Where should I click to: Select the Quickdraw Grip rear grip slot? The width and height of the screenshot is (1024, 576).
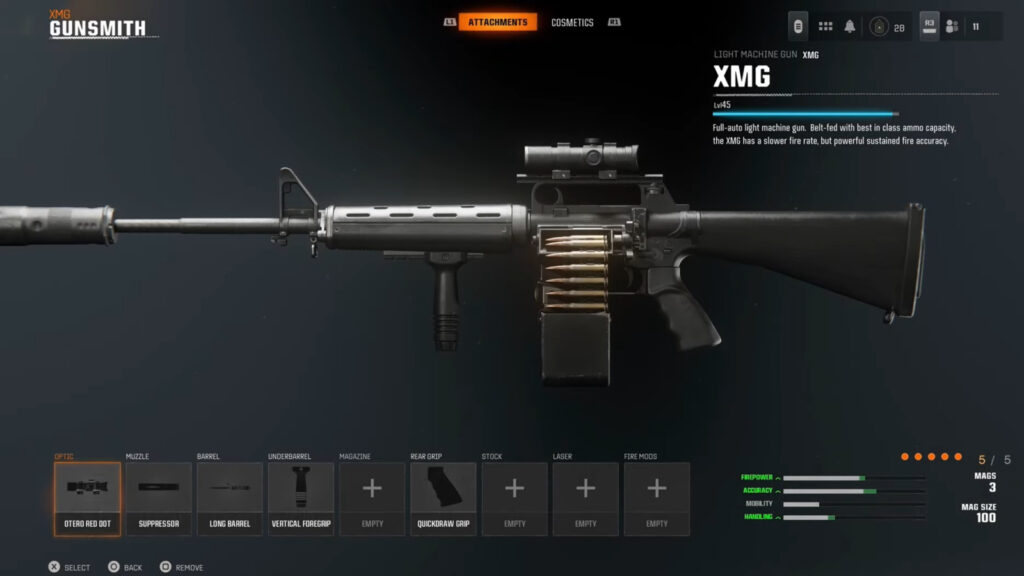[x=443, y=498]
